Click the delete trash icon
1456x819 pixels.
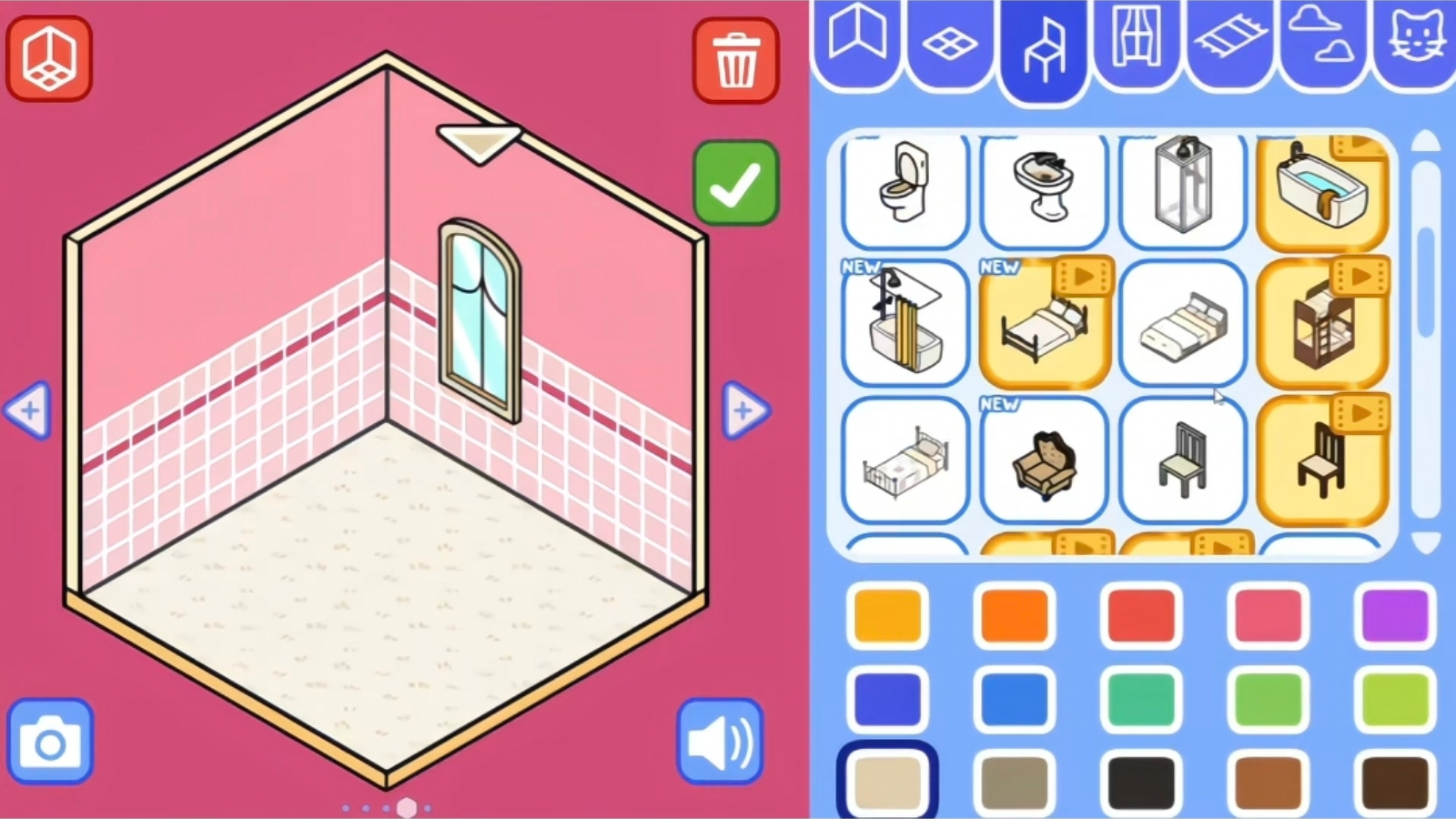(735, 60)
